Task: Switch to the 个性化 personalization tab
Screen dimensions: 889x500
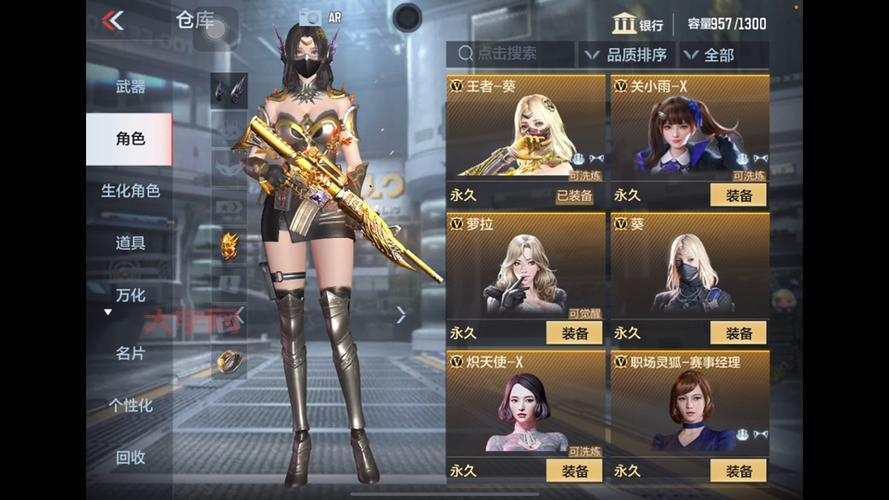Action: click(130, 405)
